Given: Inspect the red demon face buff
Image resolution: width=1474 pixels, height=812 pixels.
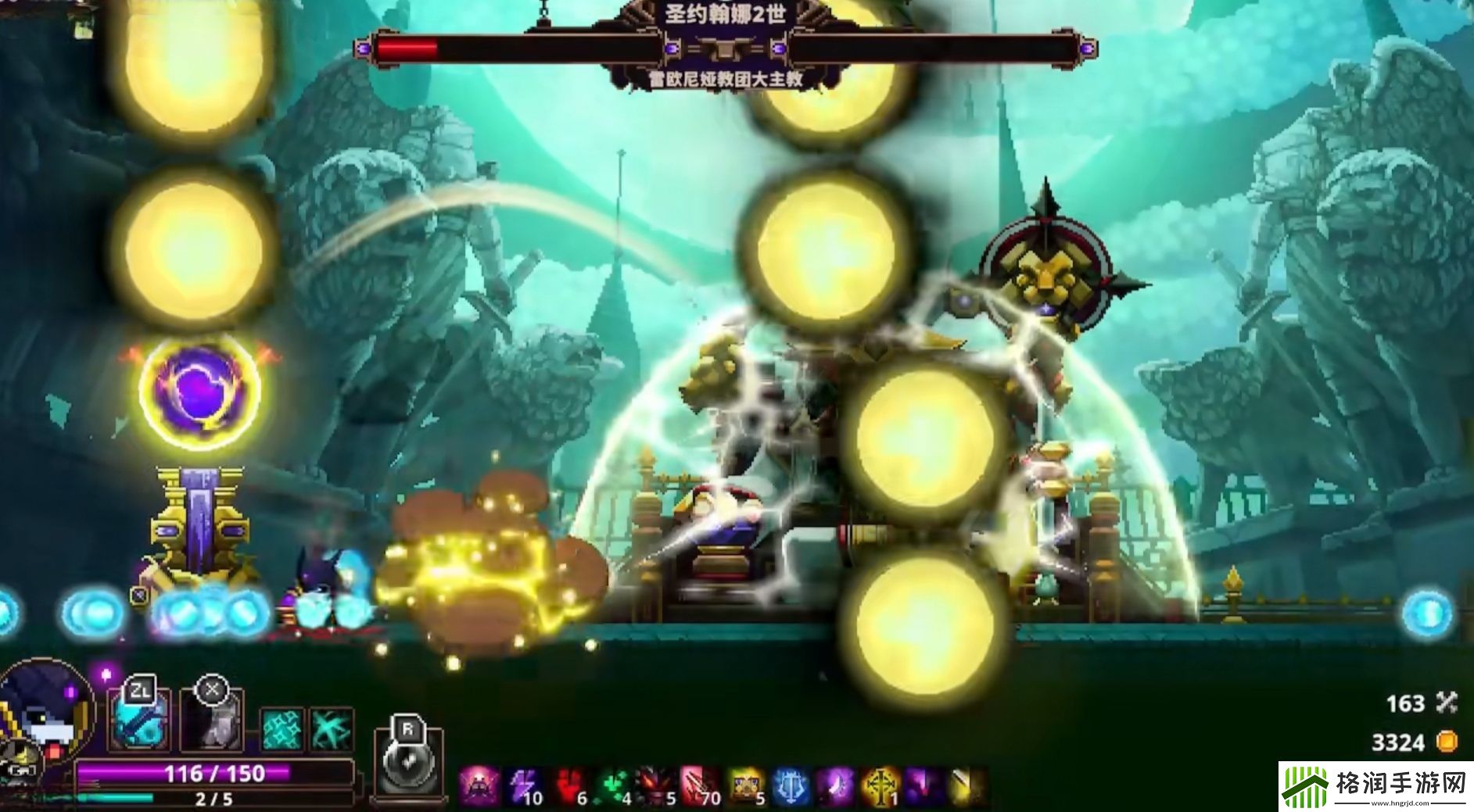Looking at the screenshot, I should click(655, 785).
